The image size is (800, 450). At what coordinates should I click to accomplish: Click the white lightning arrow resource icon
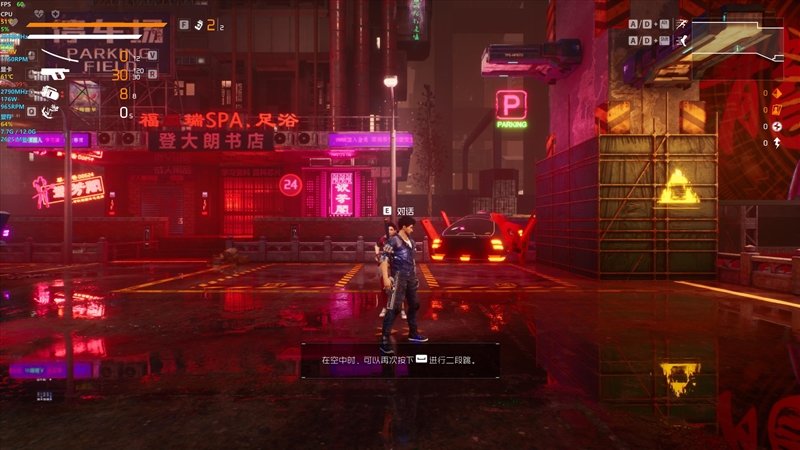[x=778, y=143]
